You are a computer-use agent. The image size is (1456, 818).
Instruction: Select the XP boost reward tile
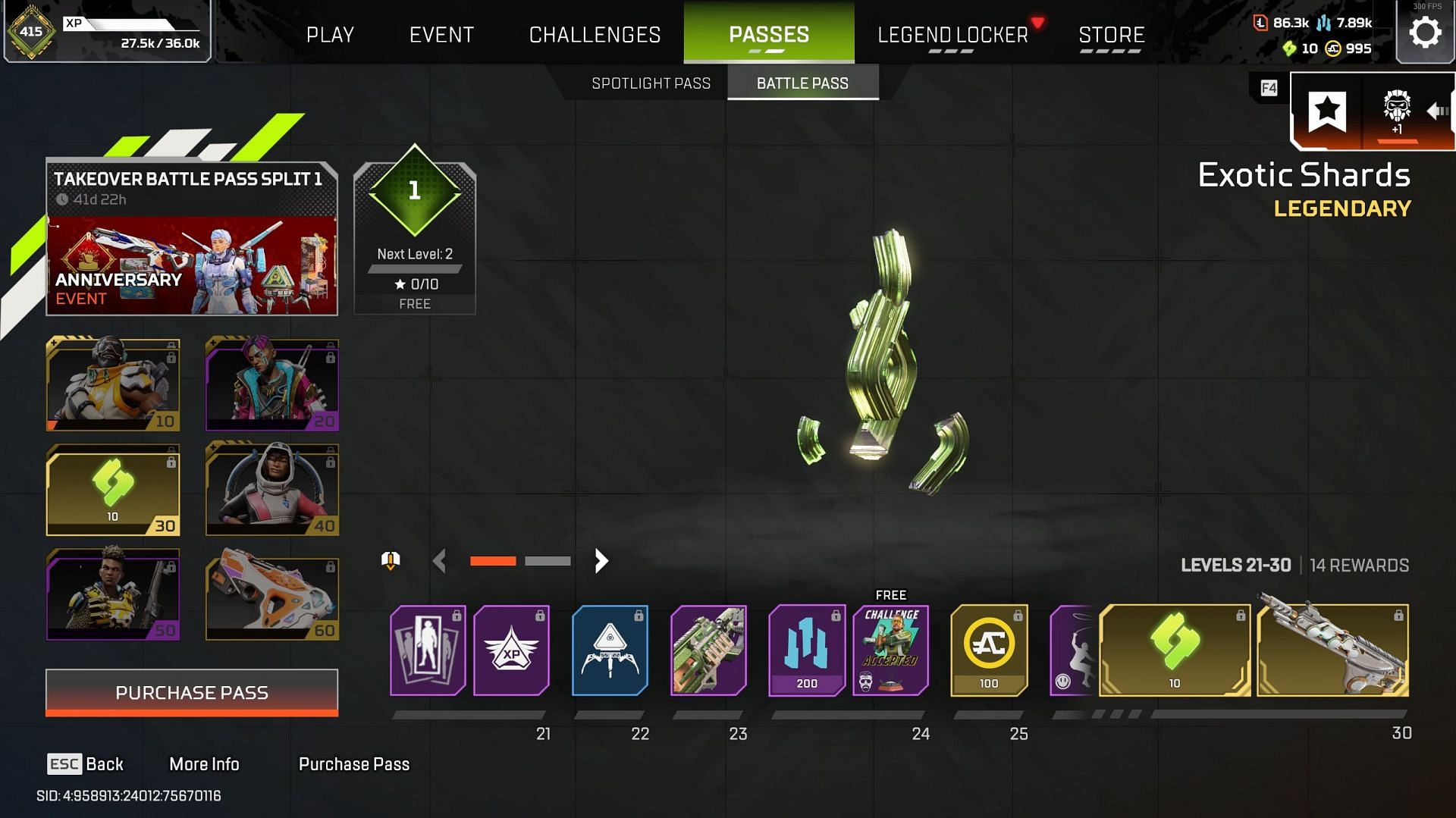pos(511,650)
